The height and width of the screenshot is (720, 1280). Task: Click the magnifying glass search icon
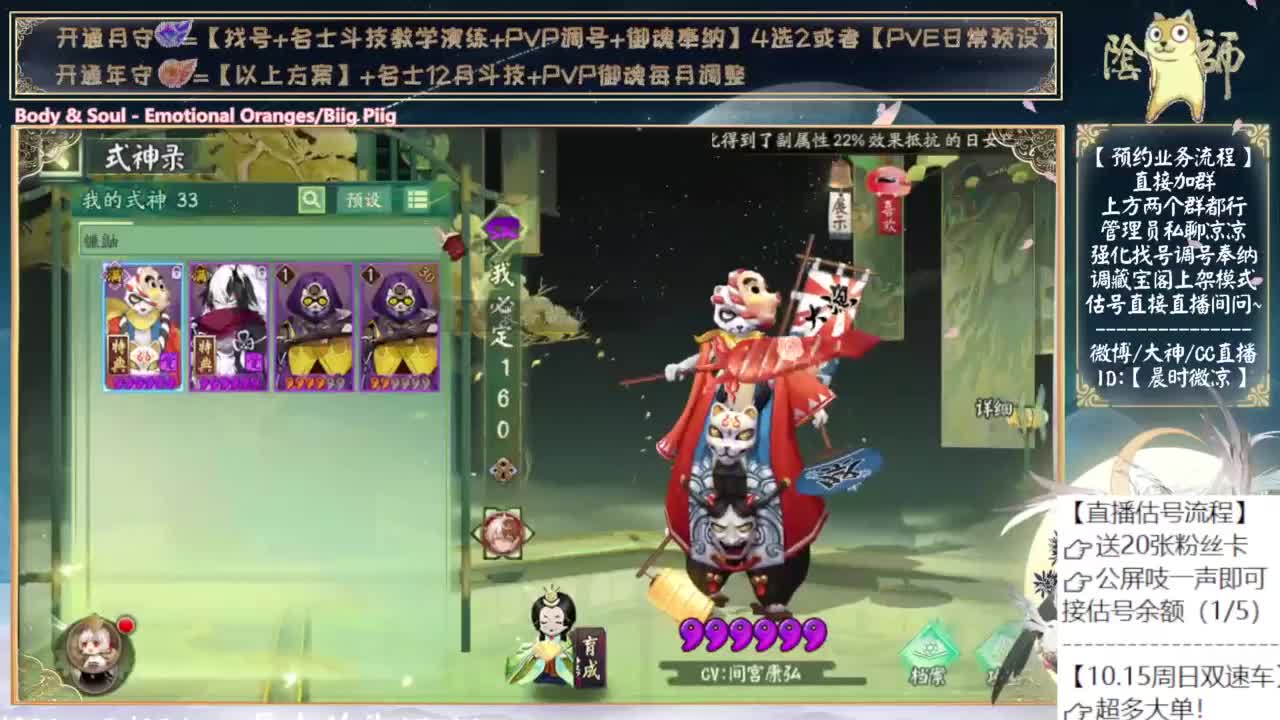tap(311, 200)
